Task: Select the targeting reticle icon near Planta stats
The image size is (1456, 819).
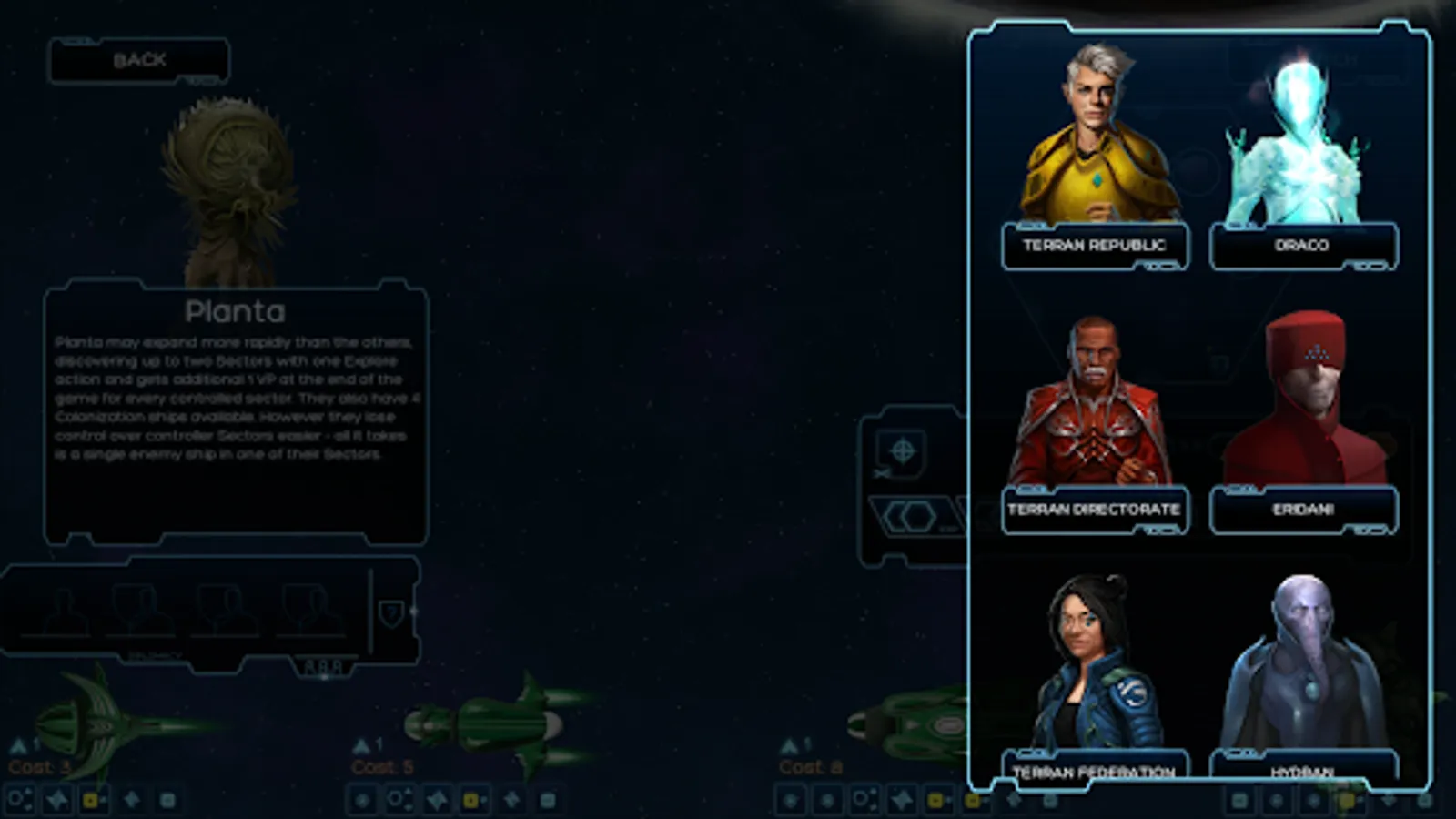Action: click(x=903, y=450)
